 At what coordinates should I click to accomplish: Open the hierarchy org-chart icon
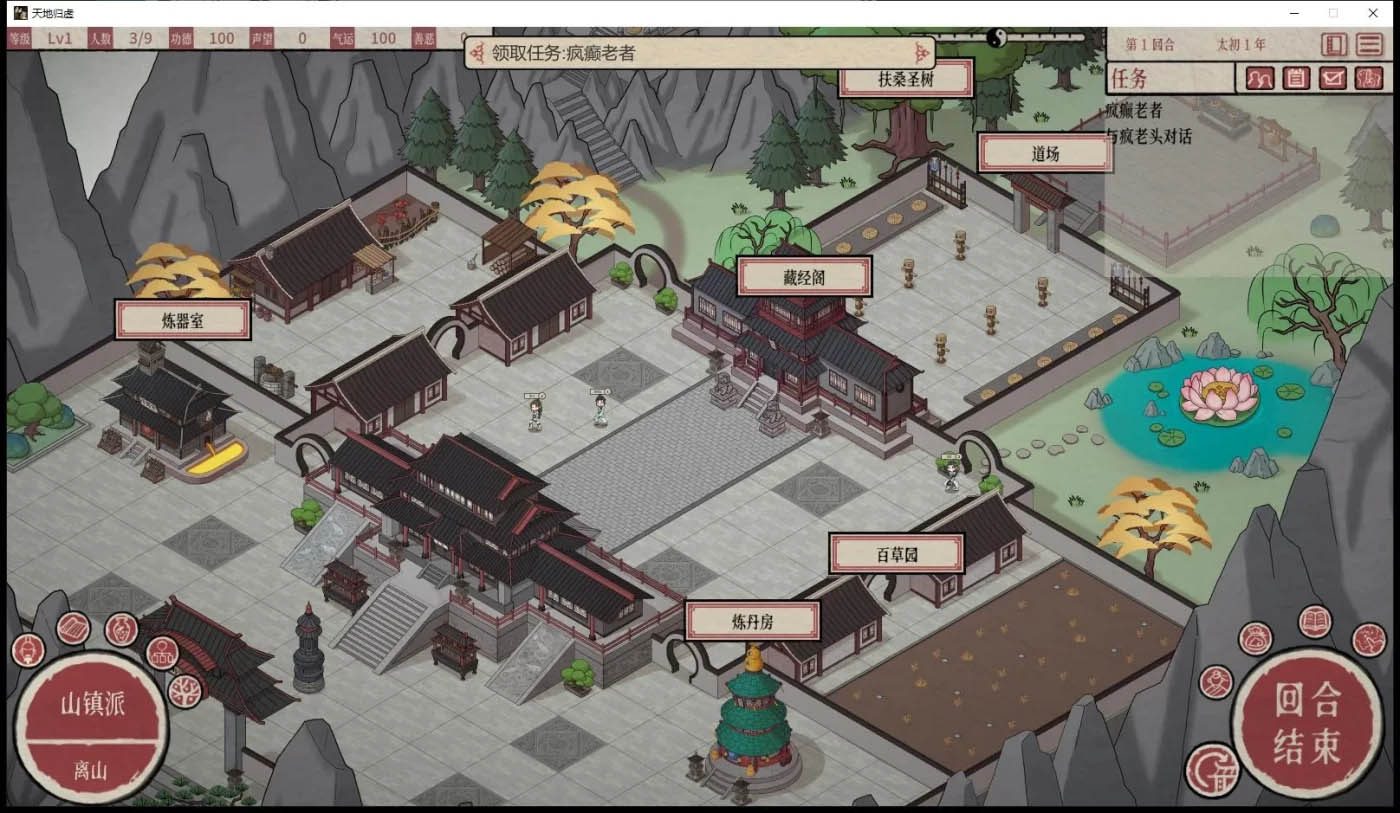point(162,654)
